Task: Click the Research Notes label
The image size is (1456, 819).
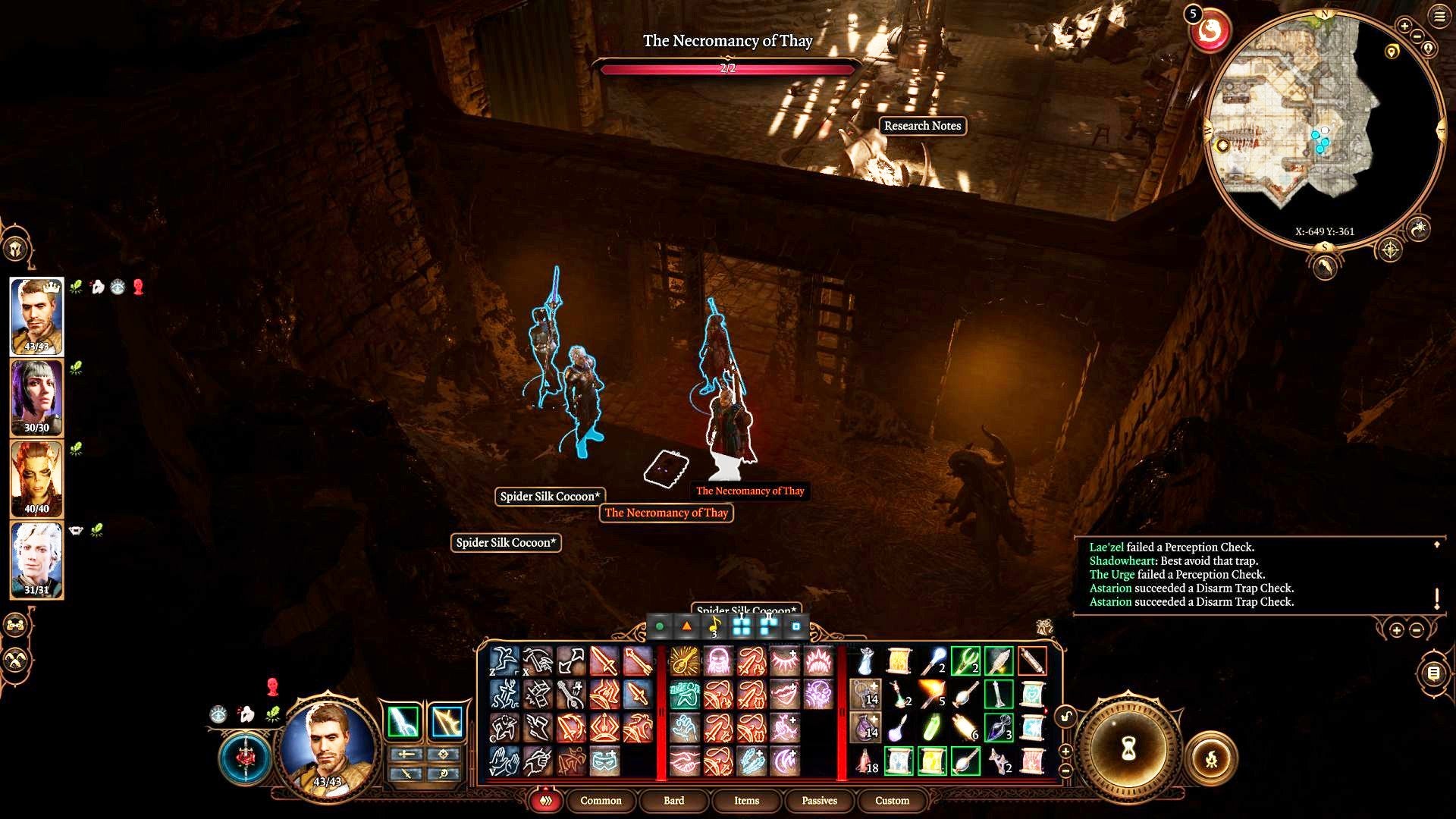Action: tap(923, 126)
